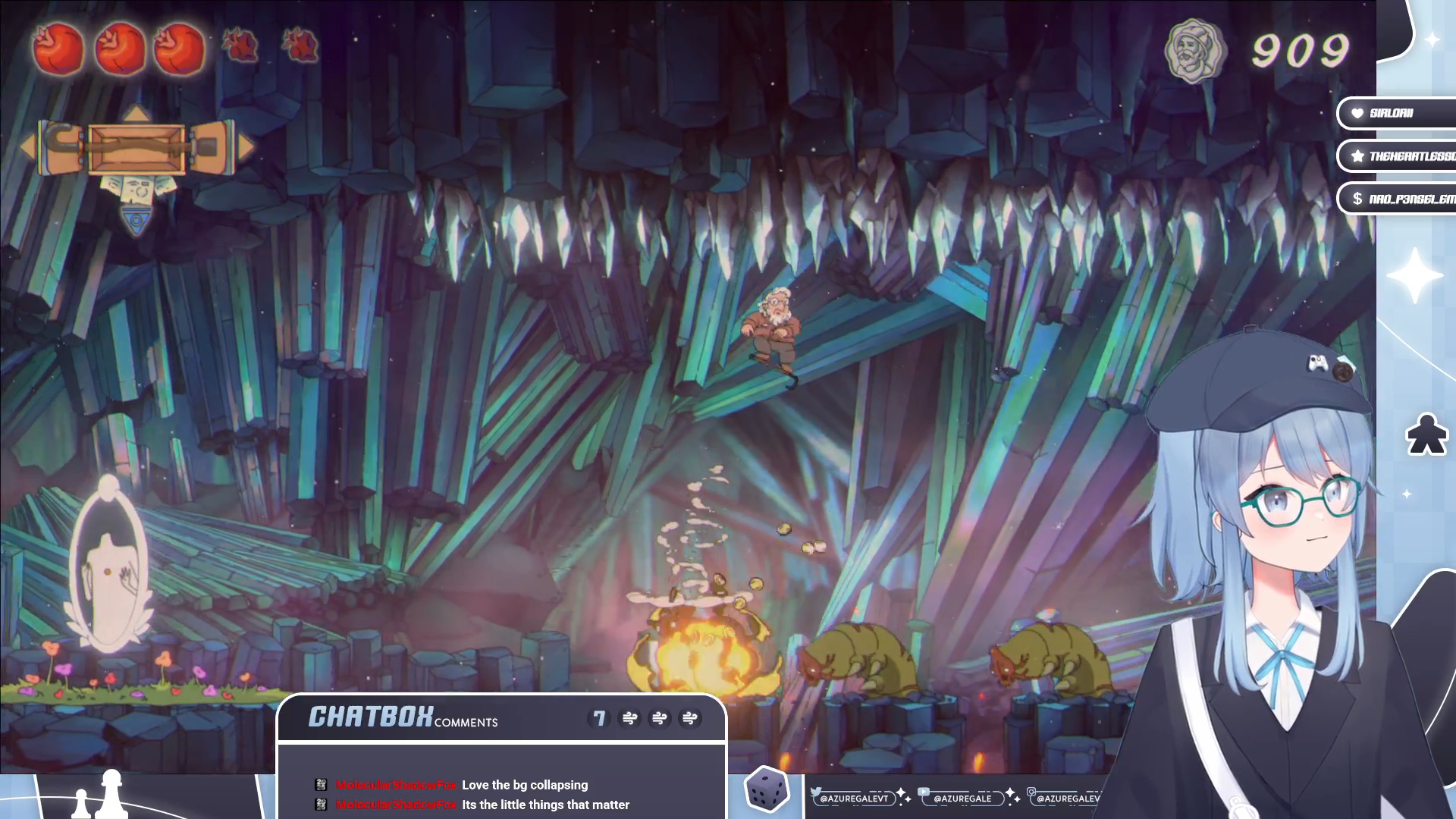Click the up arrow above the cane box
This screenshot has height=819, width=1456.
136,114
